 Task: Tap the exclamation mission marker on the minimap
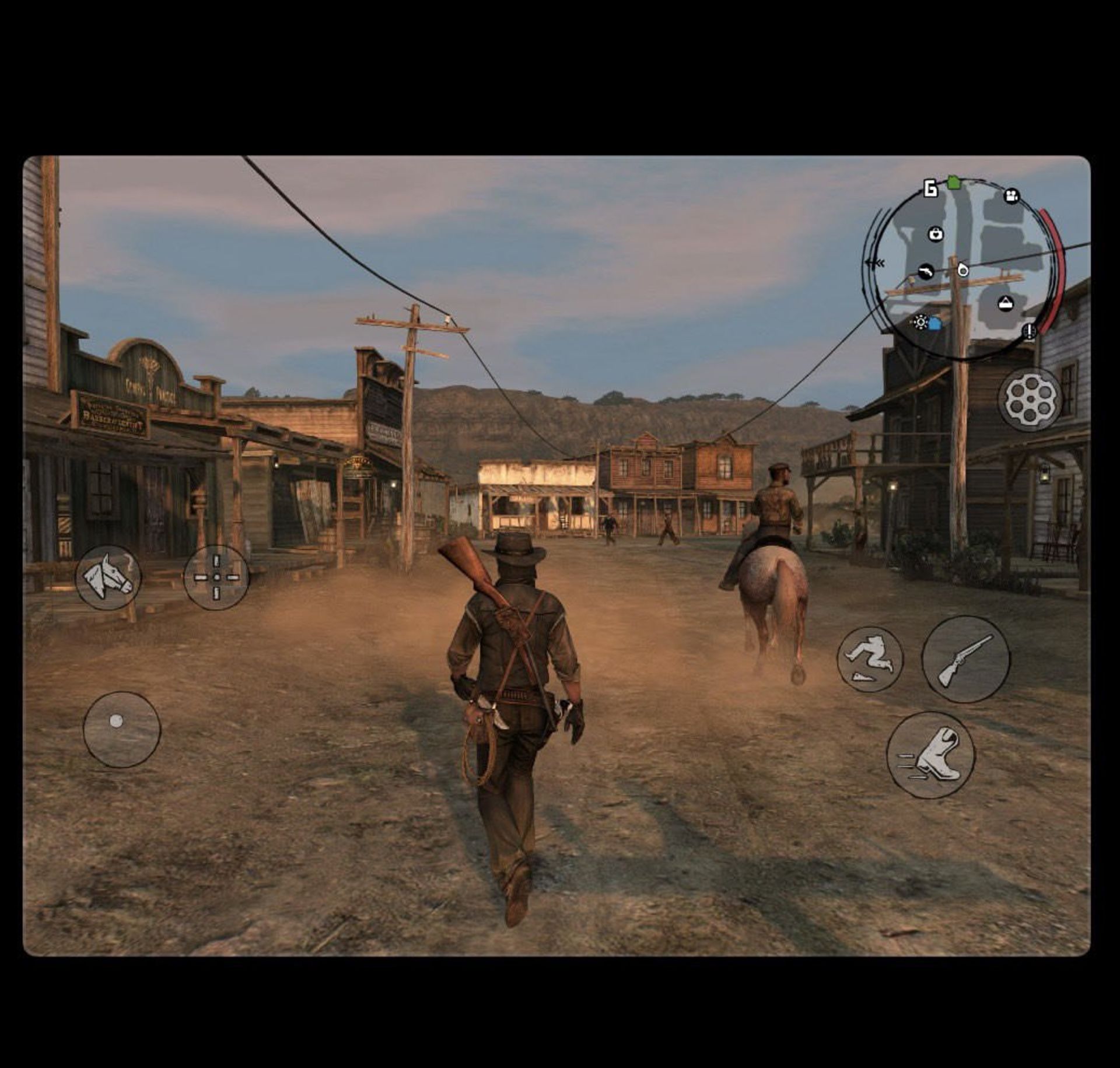point(1028,332)
